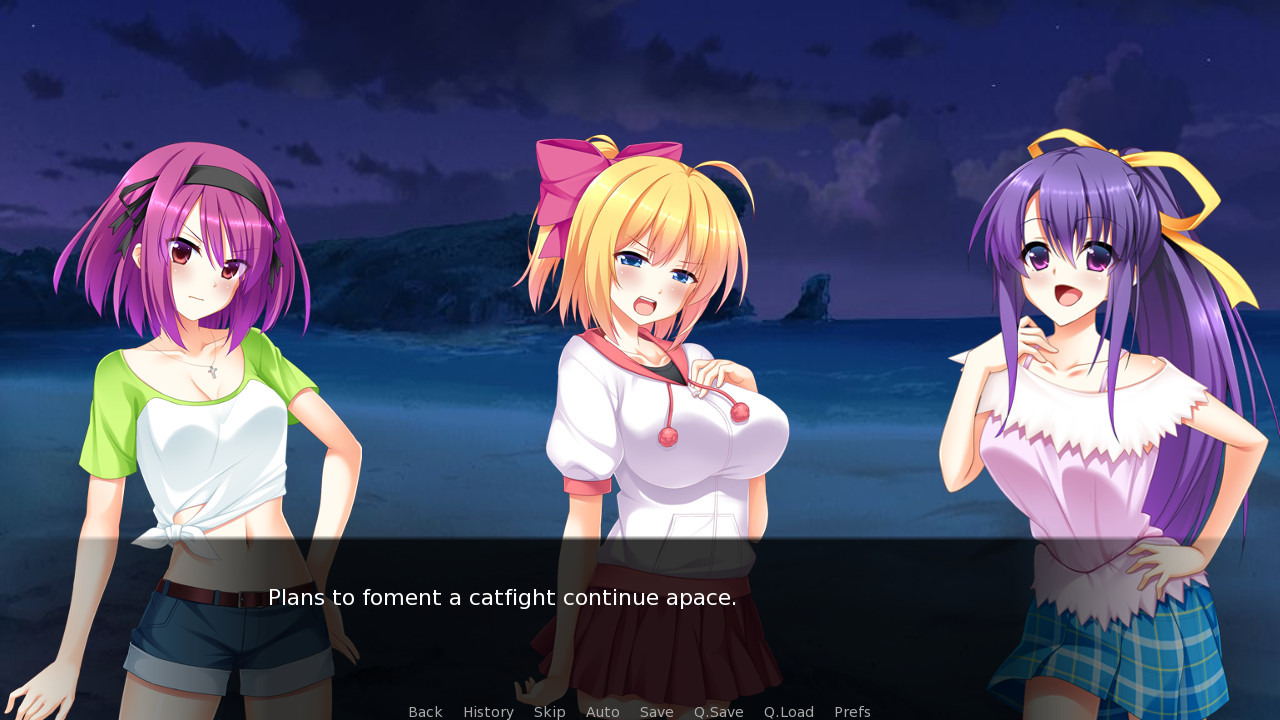1280x720 pixels.
Task: Go Back to the previous line
Action: click(x=425, y=712)
